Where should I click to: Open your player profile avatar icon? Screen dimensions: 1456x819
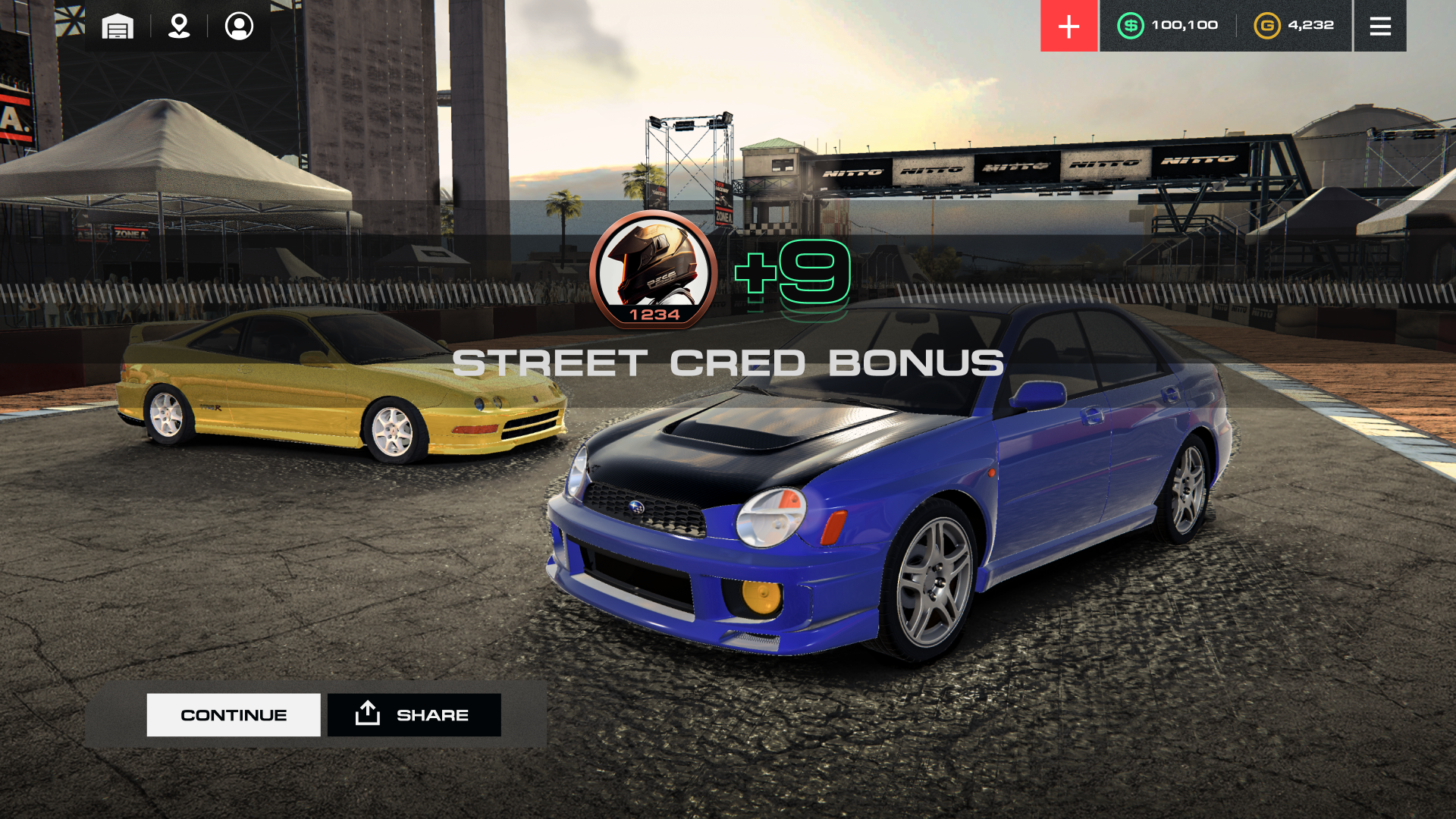click(x=240, y=26)
